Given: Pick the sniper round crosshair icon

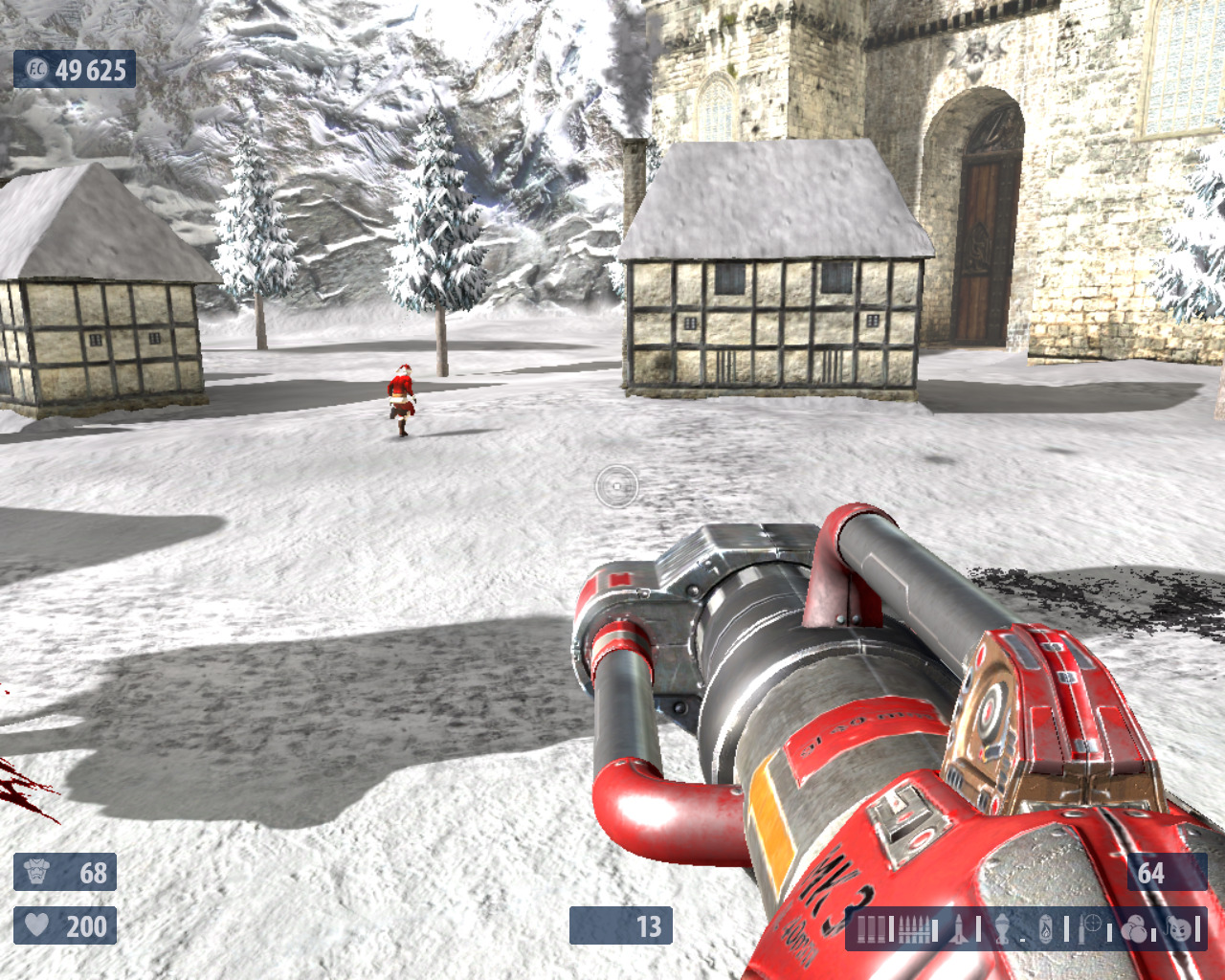Looking at the screenshot, I should (x=1090, y=928).
